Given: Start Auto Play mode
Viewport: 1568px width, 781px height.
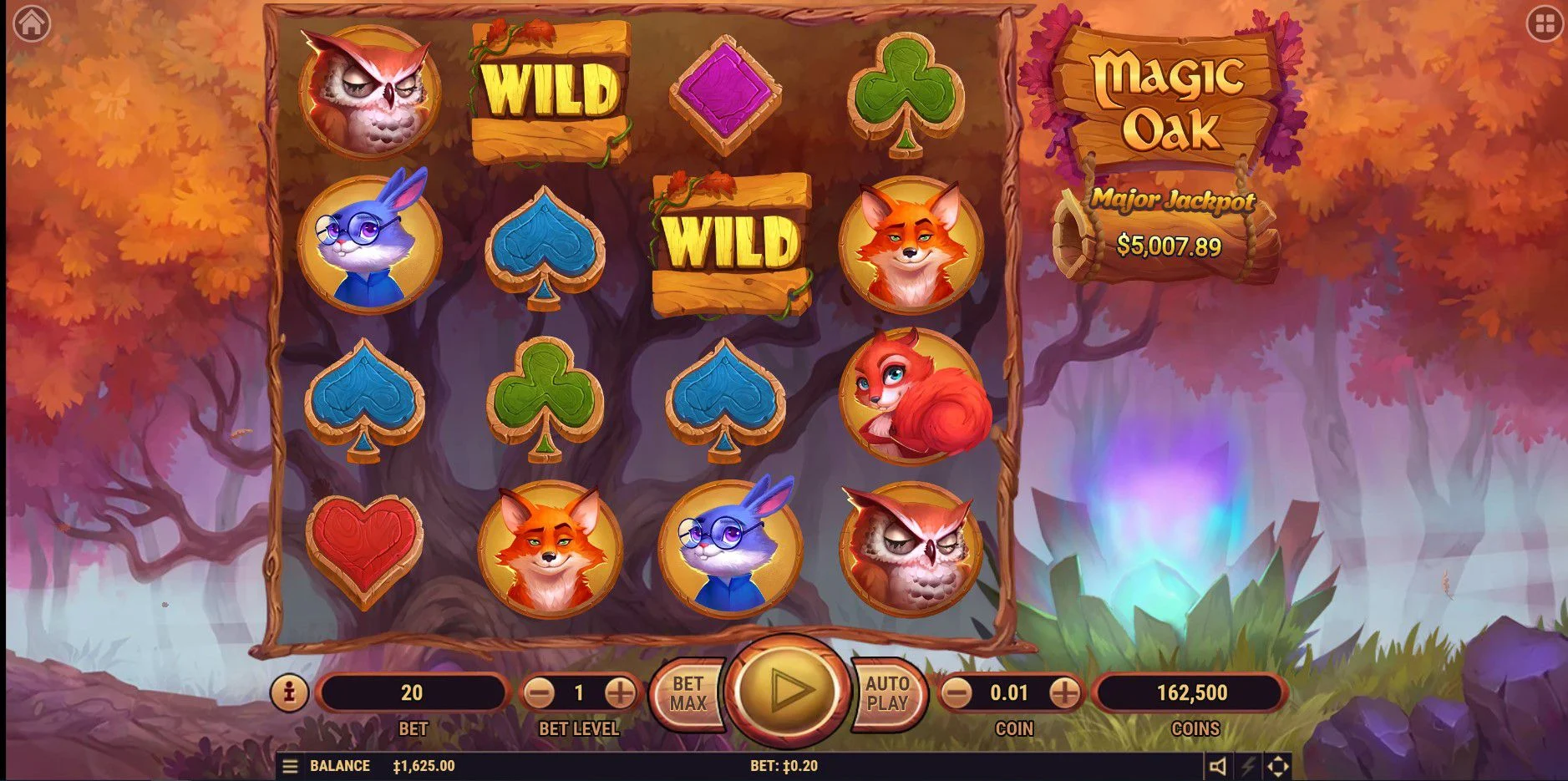Looking at the screenshot, I should tap(887, 693).
